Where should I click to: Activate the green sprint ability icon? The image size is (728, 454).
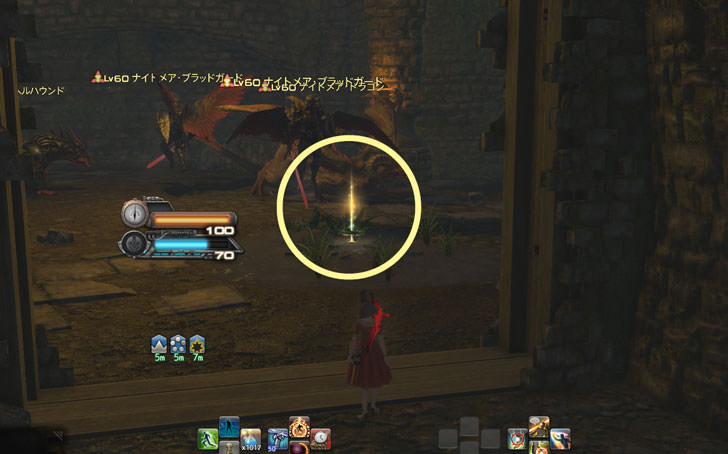(x=208, y=439)
